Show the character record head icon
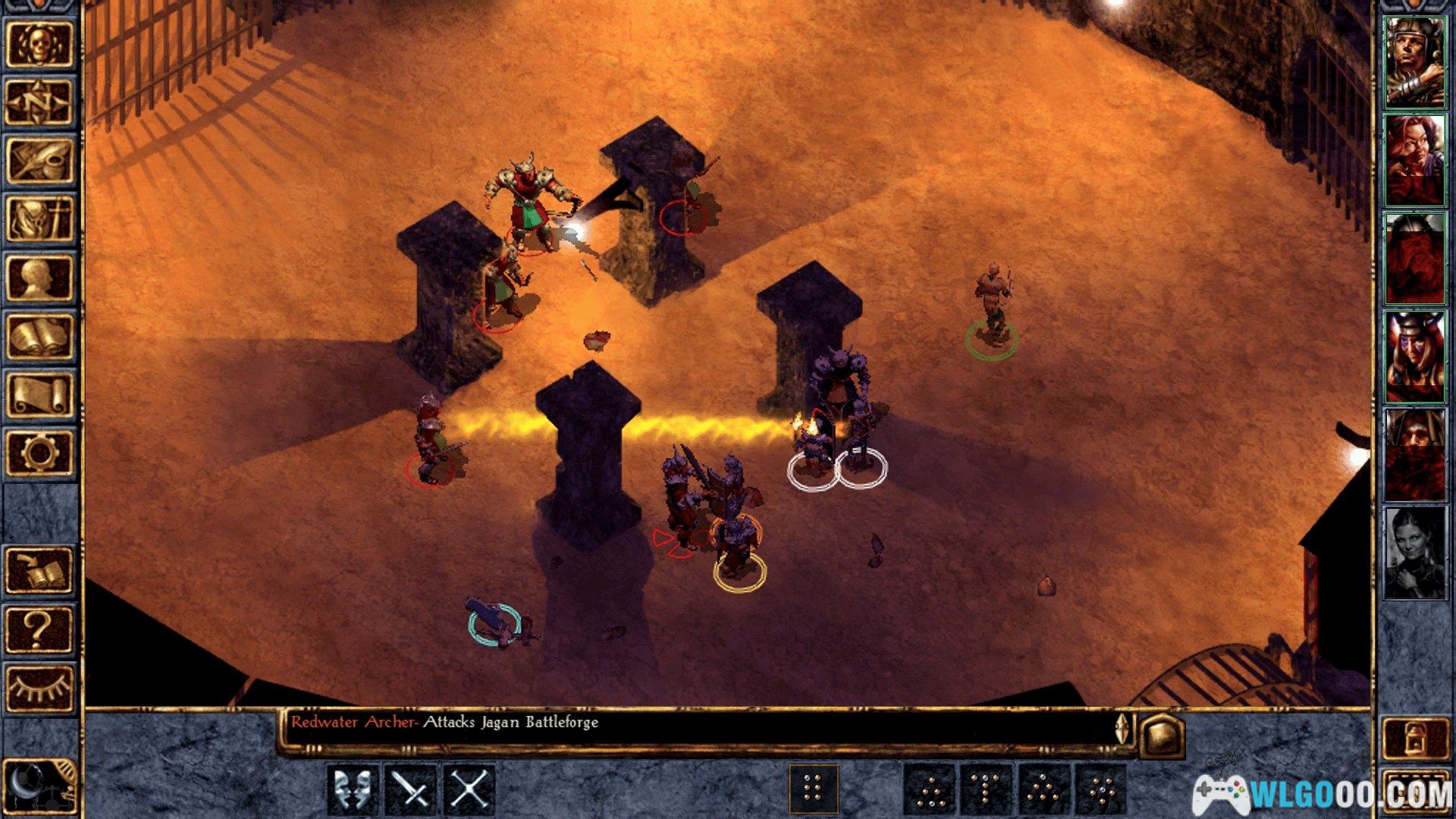 pos(39,278)
